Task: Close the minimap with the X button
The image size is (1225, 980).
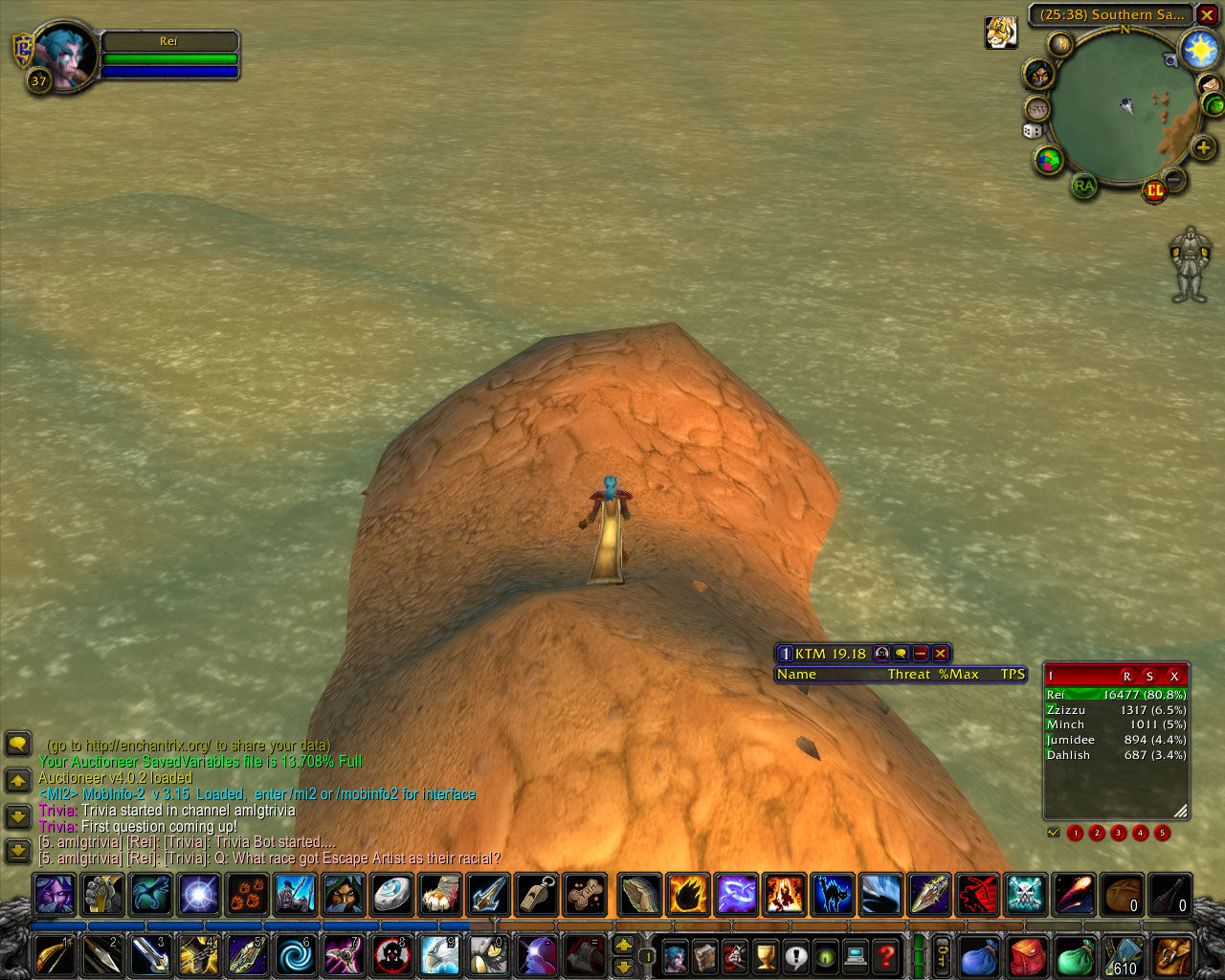Action: coord(1207,15)
